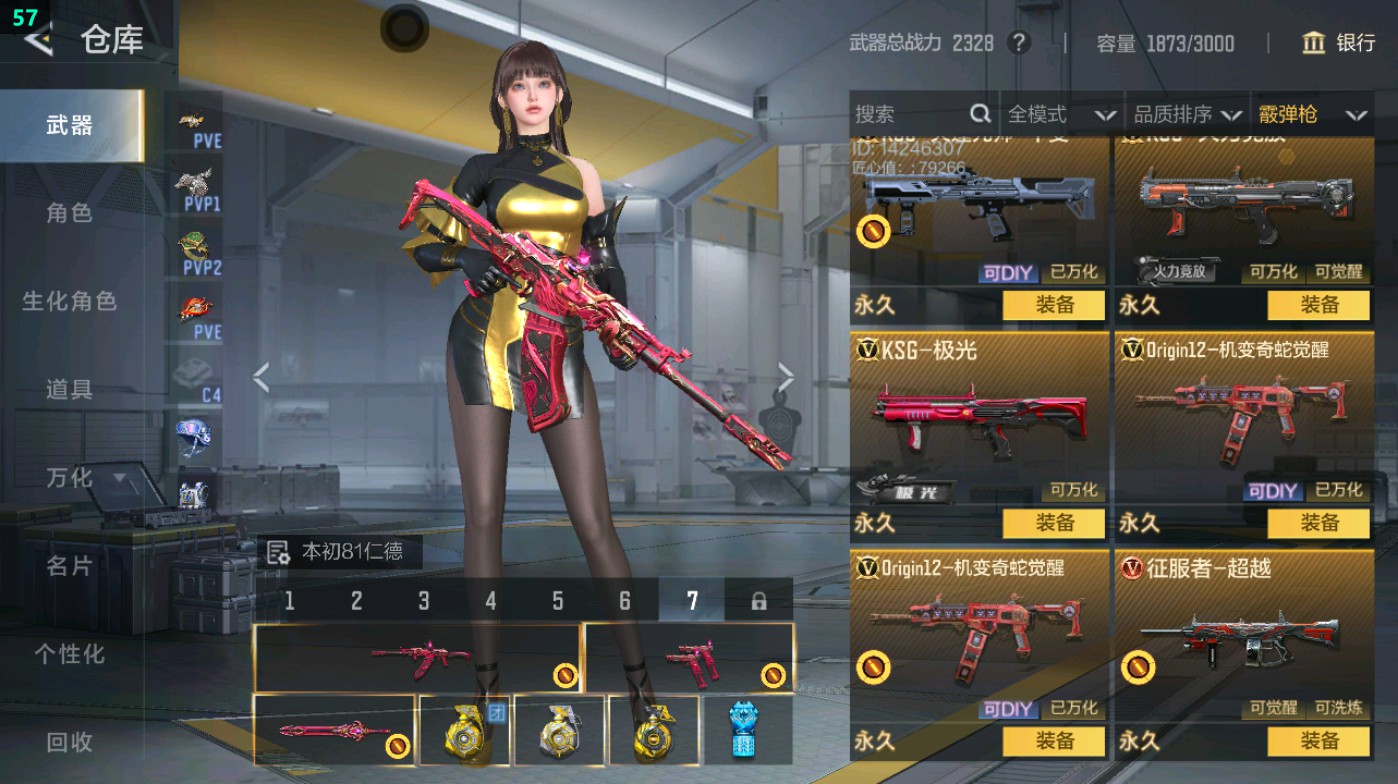Screen dimensions: 1398x784
Task: Equip the 征服者-超越 weapon
Action: point(1318,741)
